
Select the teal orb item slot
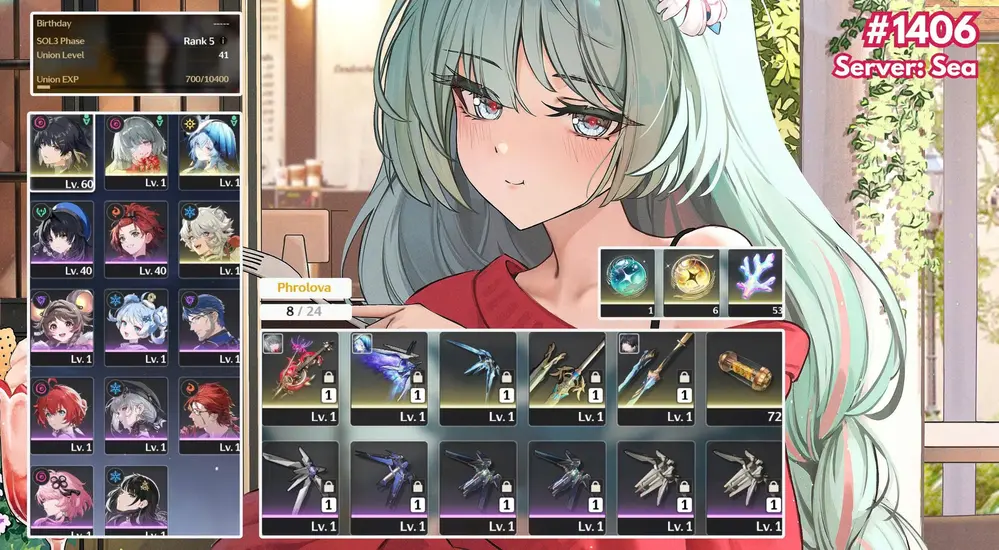(628, 282)
